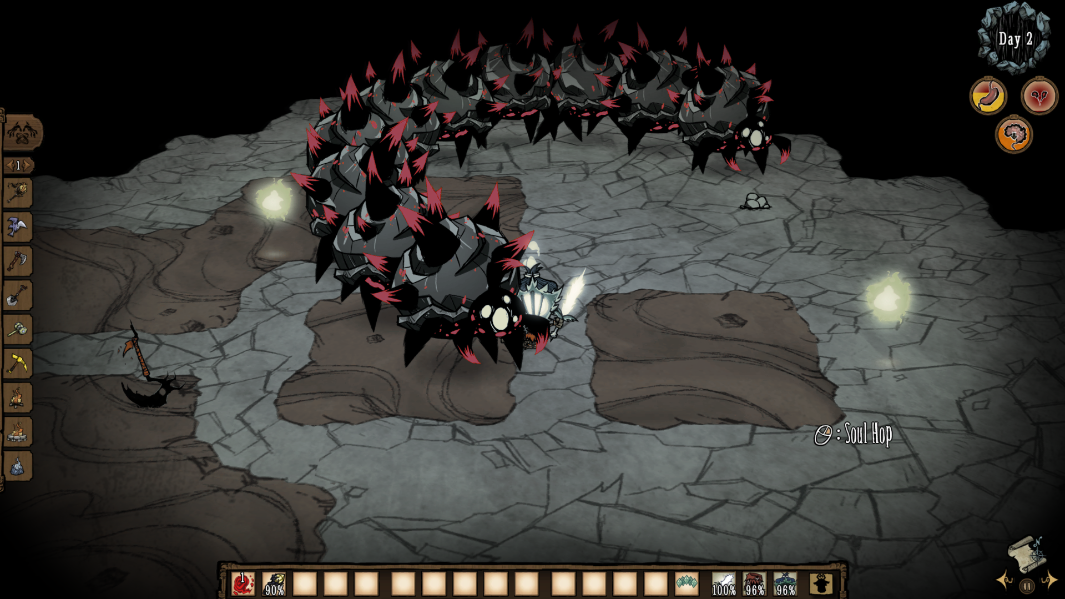The width and height of the screenshot is (1065, 599).
Task: Select the hammer crafting recipe
Action: click(18, 329)
